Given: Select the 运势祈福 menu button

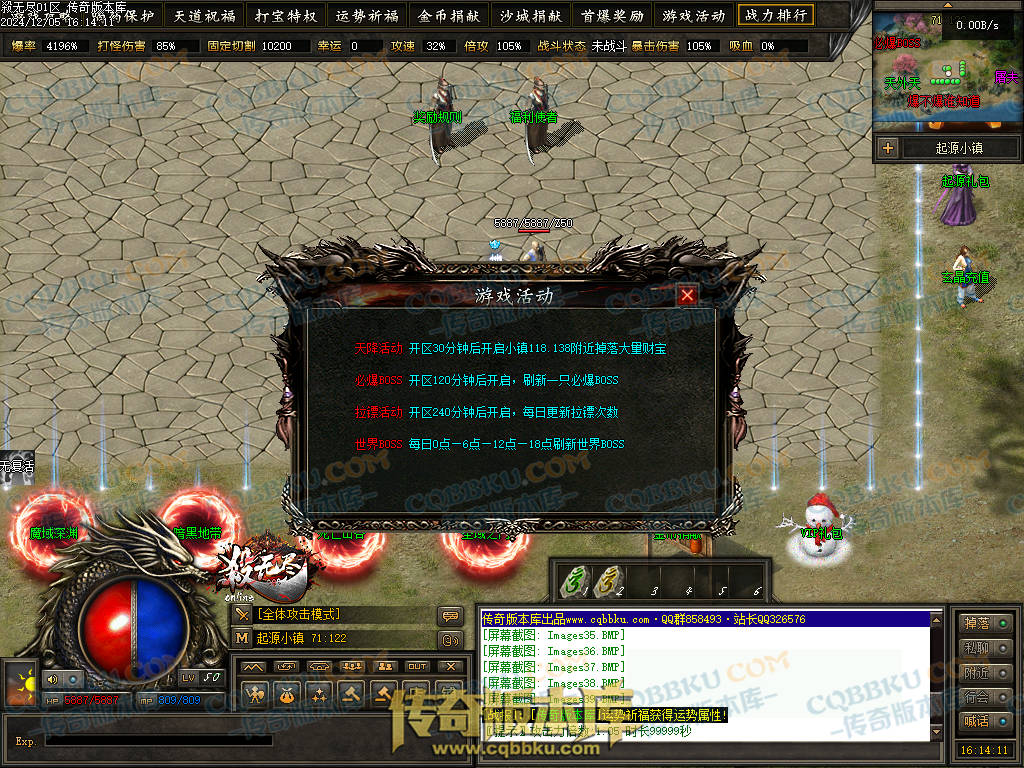Looking at the screenshot, I should pos(367,15).
